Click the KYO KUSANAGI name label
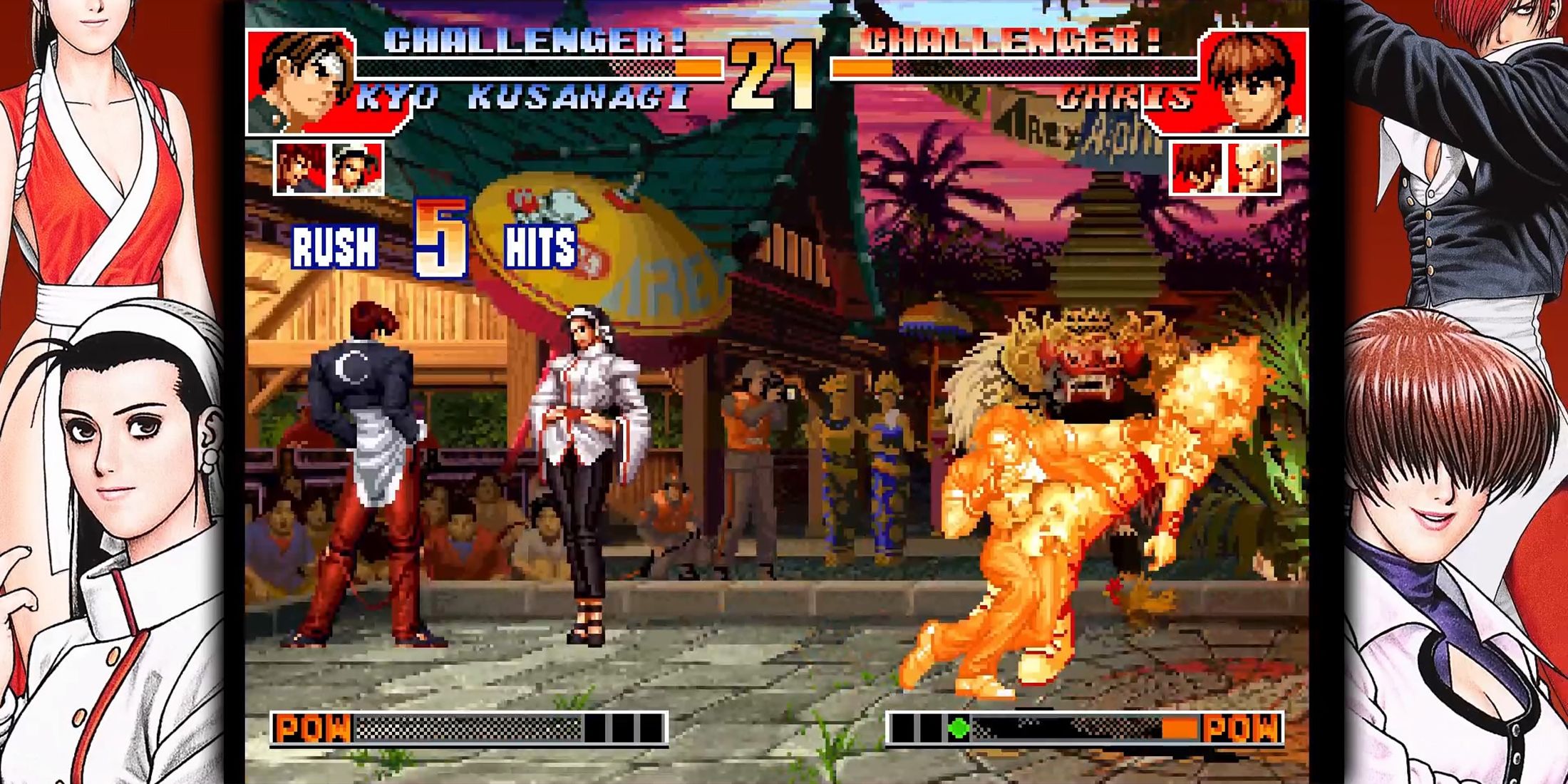Screen dimensions: 1568x784 520,96
